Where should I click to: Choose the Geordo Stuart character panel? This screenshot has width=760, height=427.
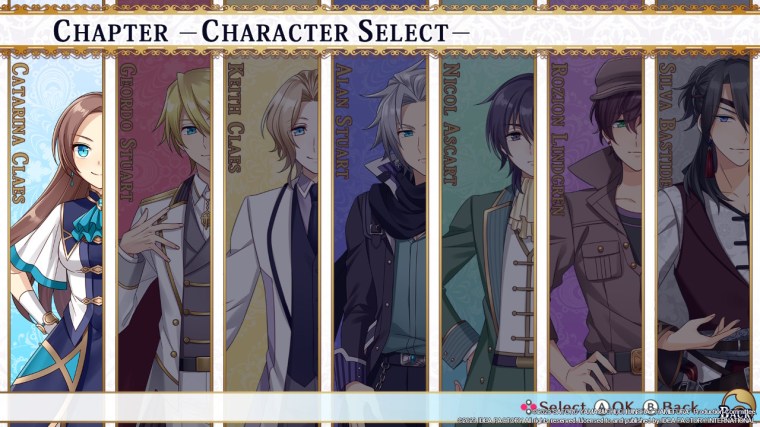coord(165,225)
